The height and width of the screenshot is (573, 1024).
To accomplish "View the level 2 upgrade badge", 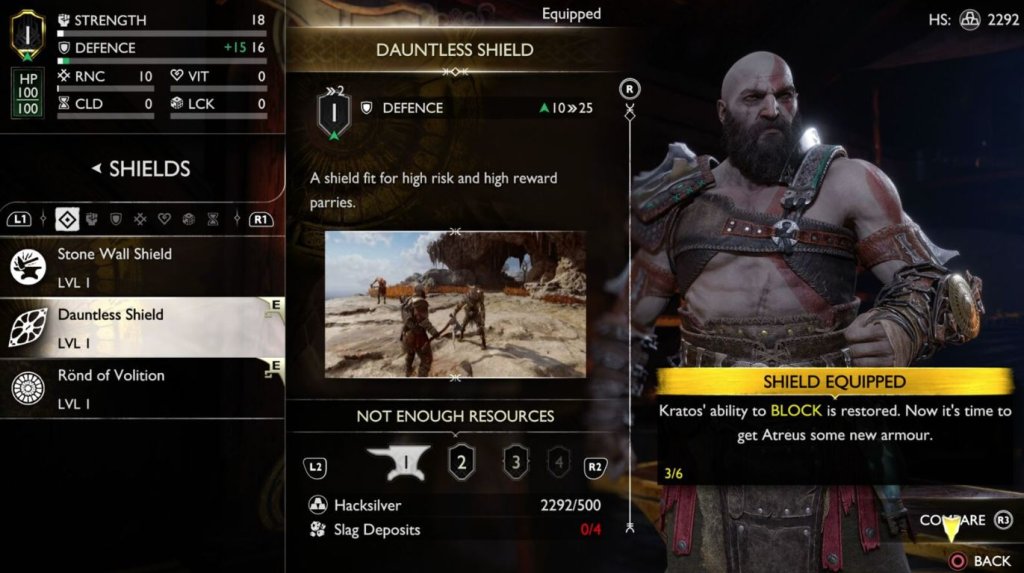I will pos(461,463).
